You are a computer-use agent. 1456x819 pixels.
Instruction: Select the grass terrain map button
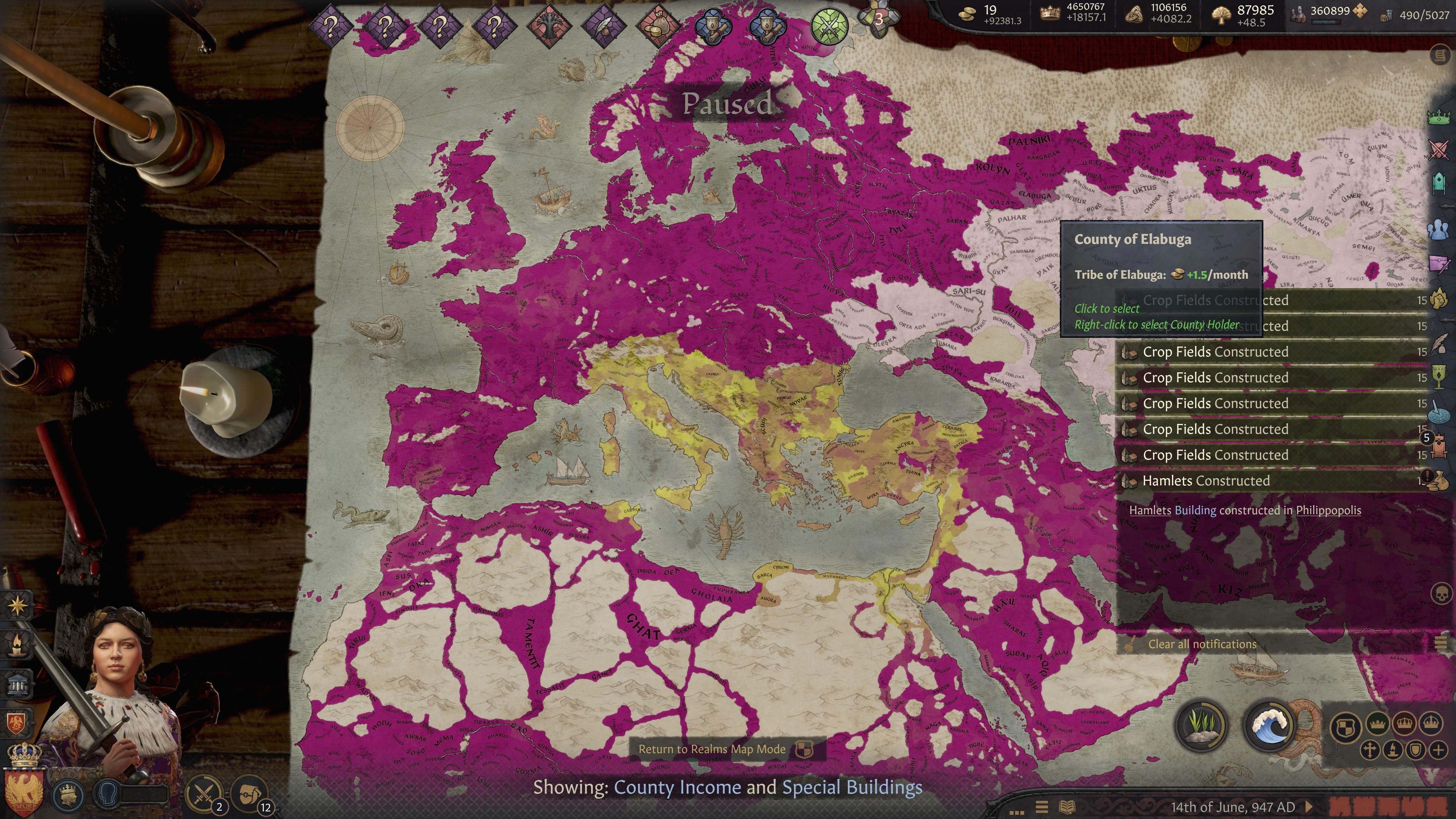point(1200,726)
